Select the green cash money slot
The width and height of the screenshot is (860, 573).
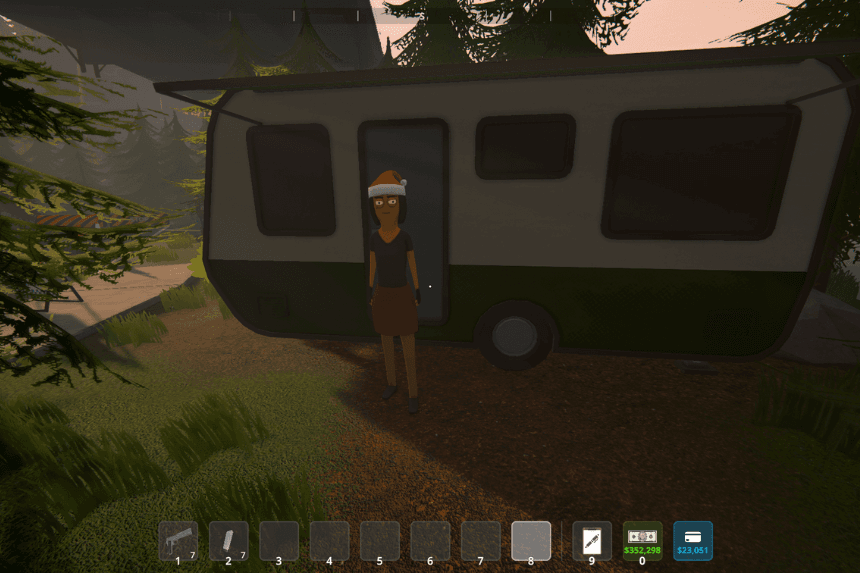pos(642,541)
